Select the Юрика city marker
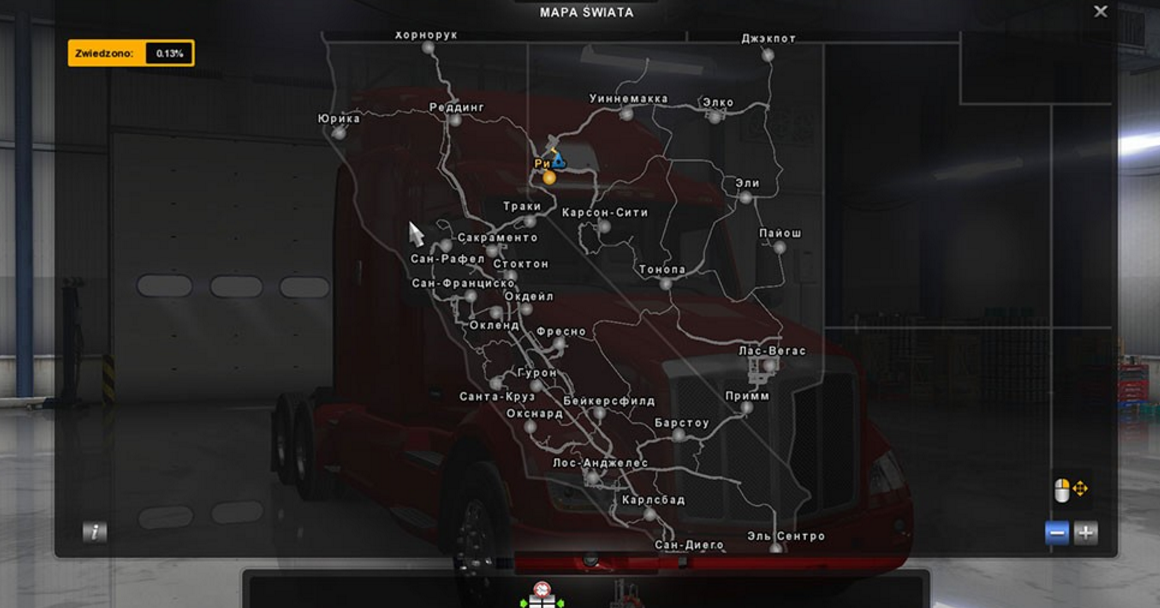Viewport: 1160px width, 608px height. click(339, 133)
